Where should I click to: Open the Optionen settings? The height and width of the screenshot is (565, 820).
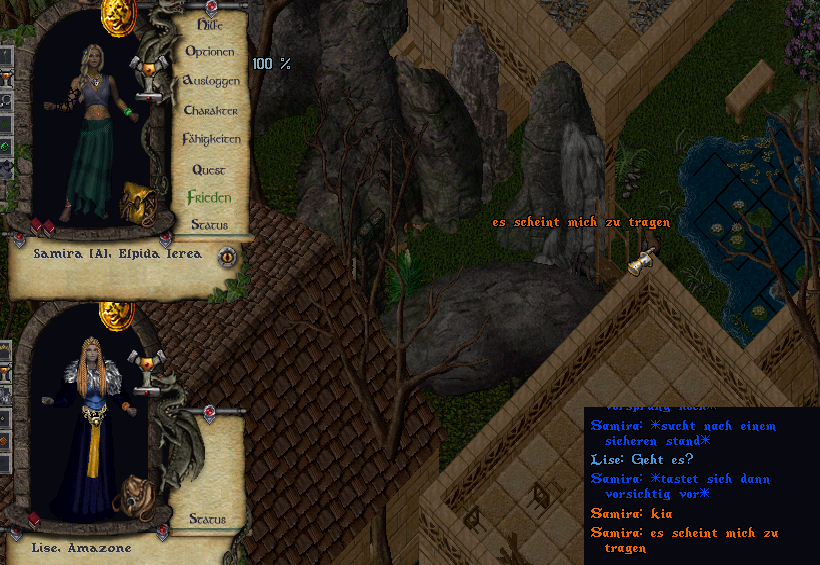[210, 51]
